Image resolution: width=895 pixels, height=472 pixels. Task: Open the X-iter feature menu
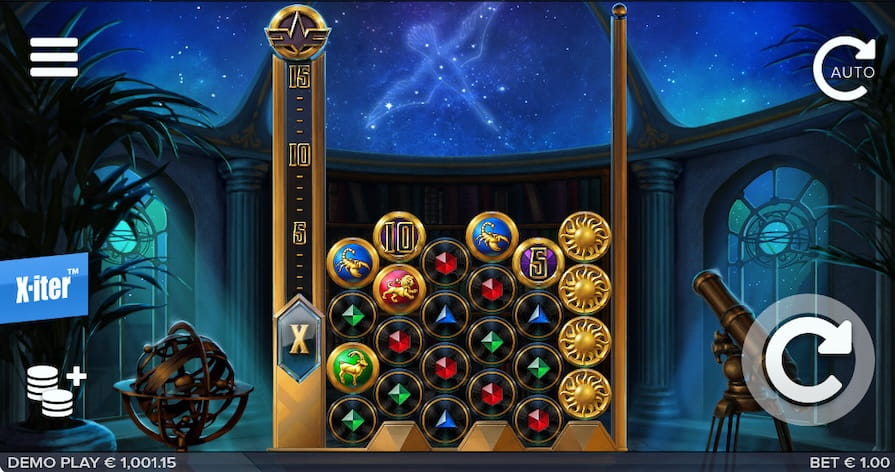(x=44, y=288)
